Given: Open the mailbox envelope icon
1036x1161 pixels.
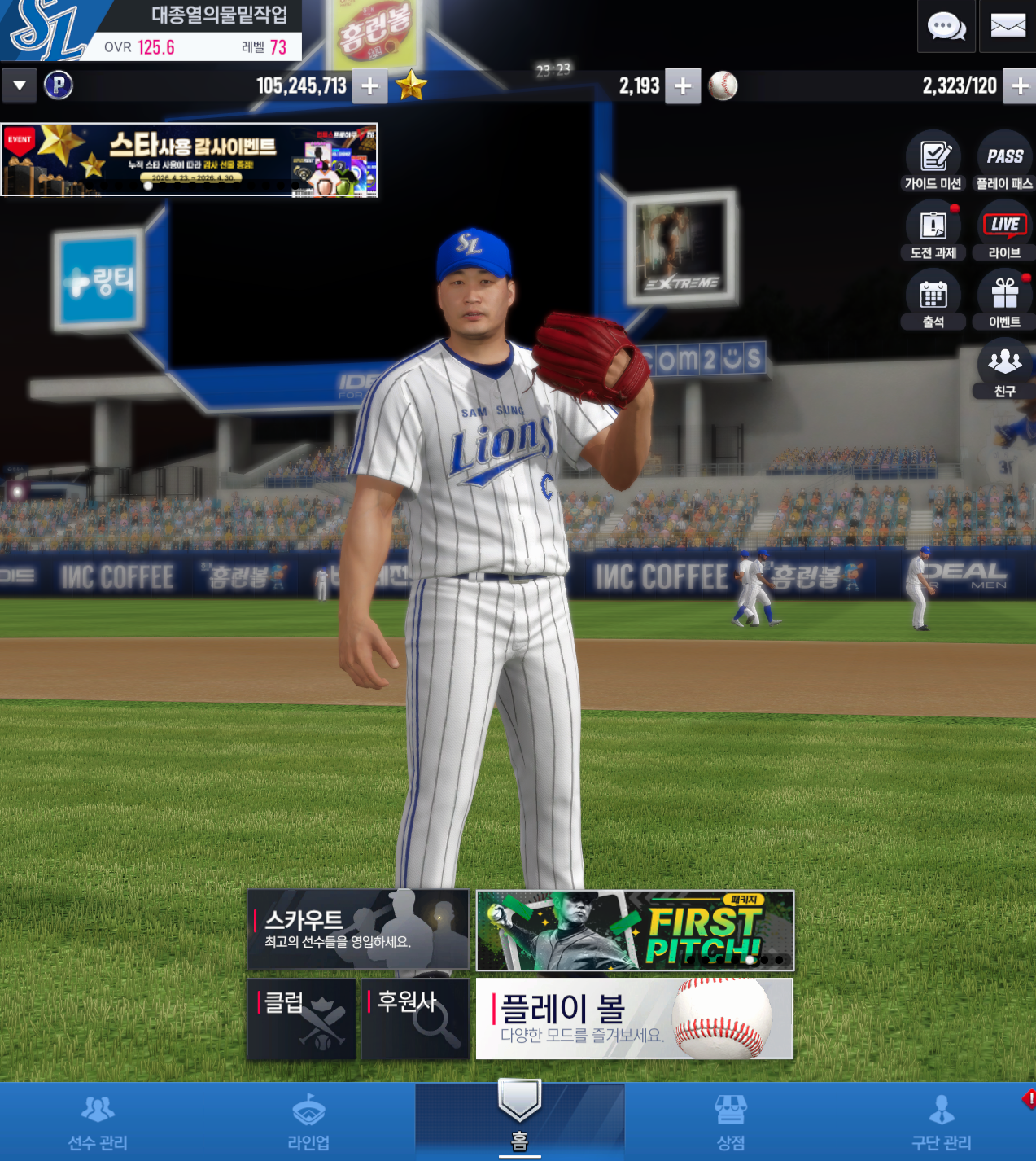Looking at the screenshot, I should click(1008, 27).
